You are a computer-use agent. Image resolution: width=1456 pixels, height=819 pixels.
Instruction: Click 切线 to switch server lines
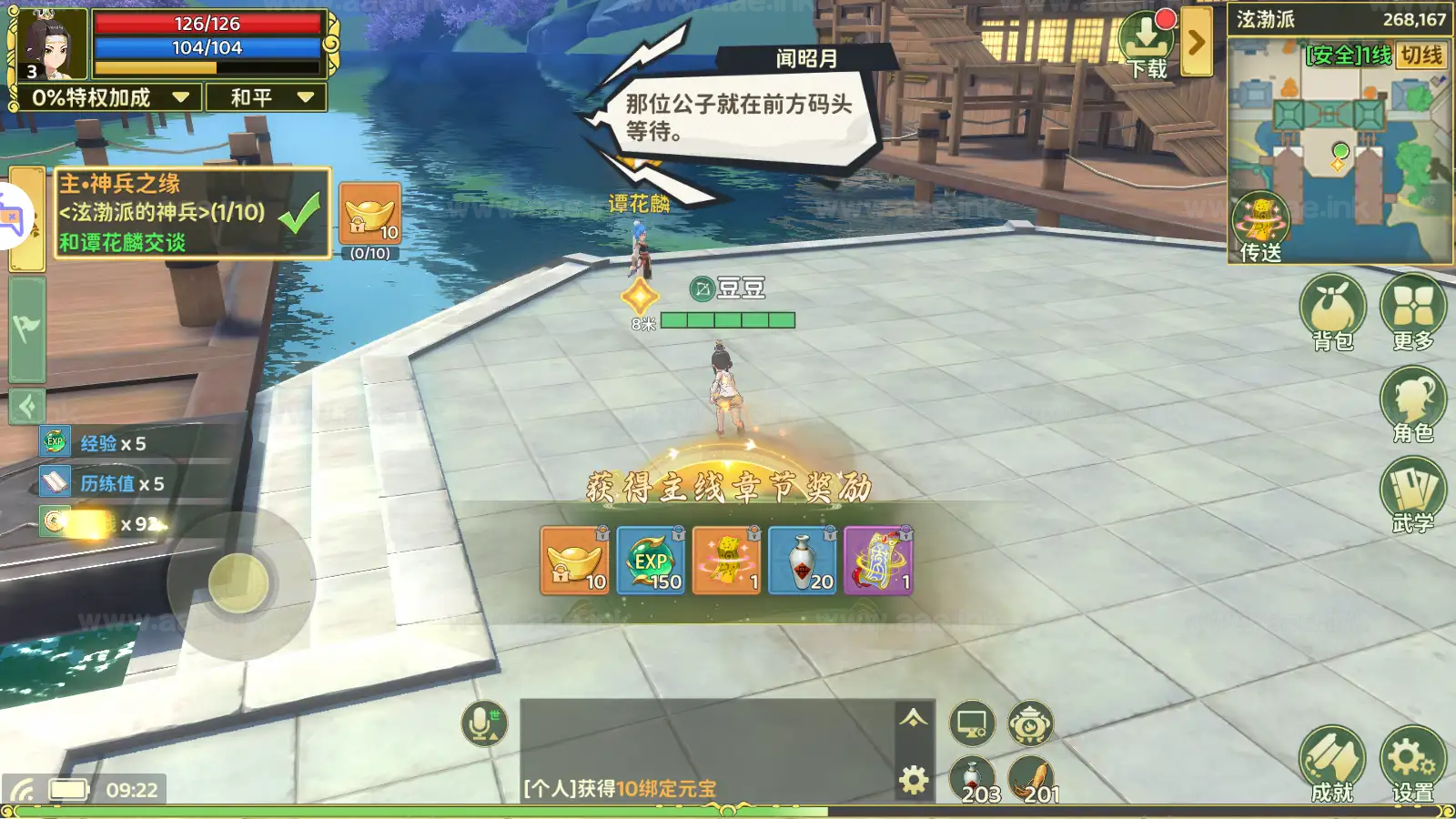tap(1424, 55)
